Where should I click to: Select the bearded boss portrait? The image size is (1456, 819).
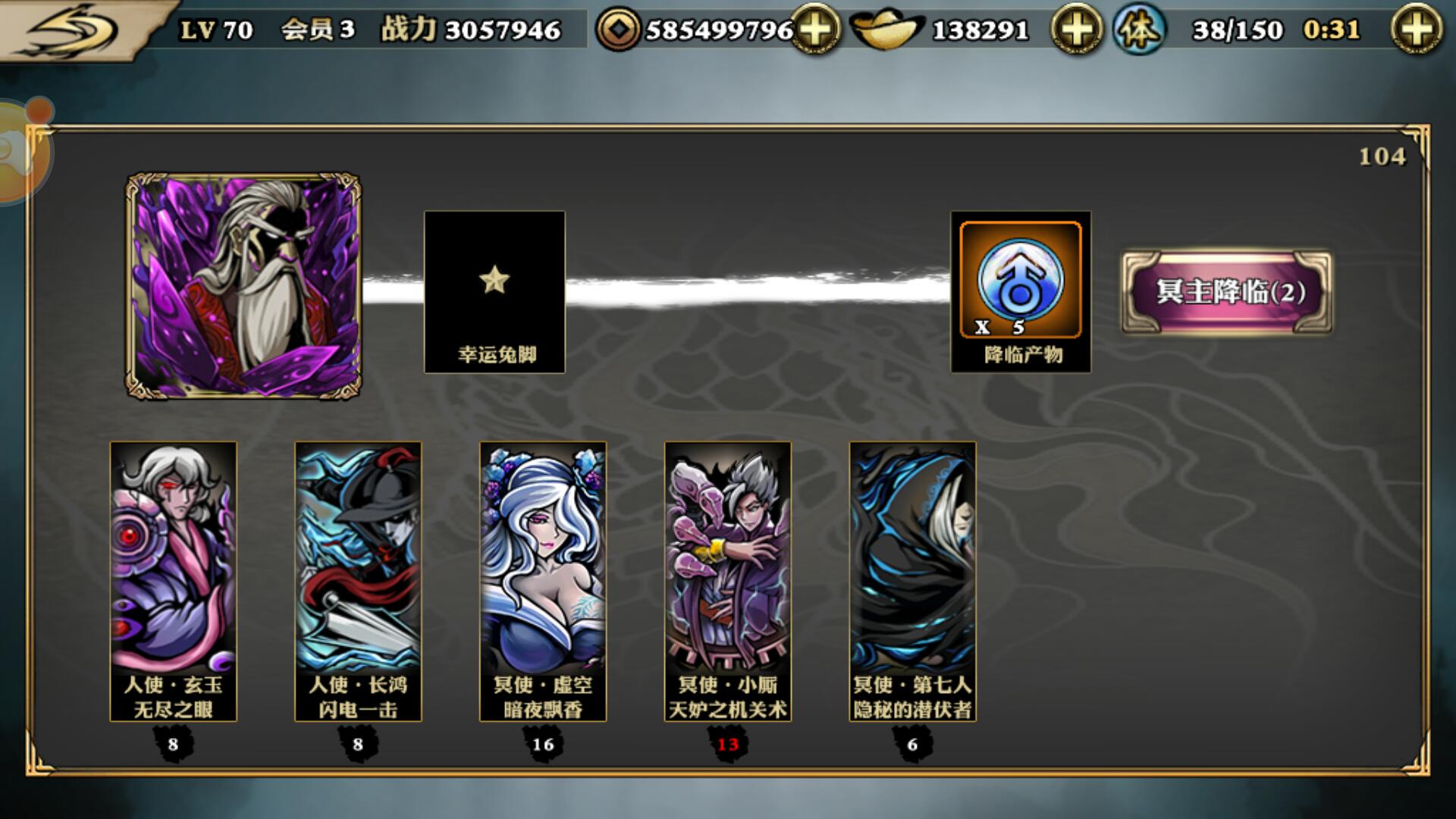[x=243, y=286]
